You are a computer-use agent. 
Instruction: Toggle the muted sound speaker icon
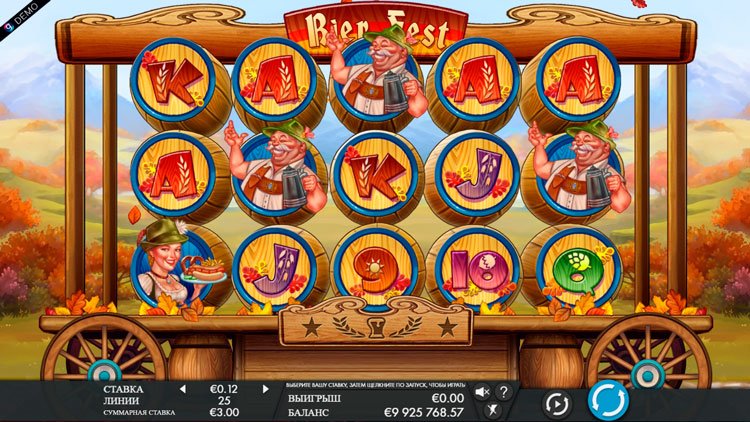pyautogui.click(x=482, y=392)
